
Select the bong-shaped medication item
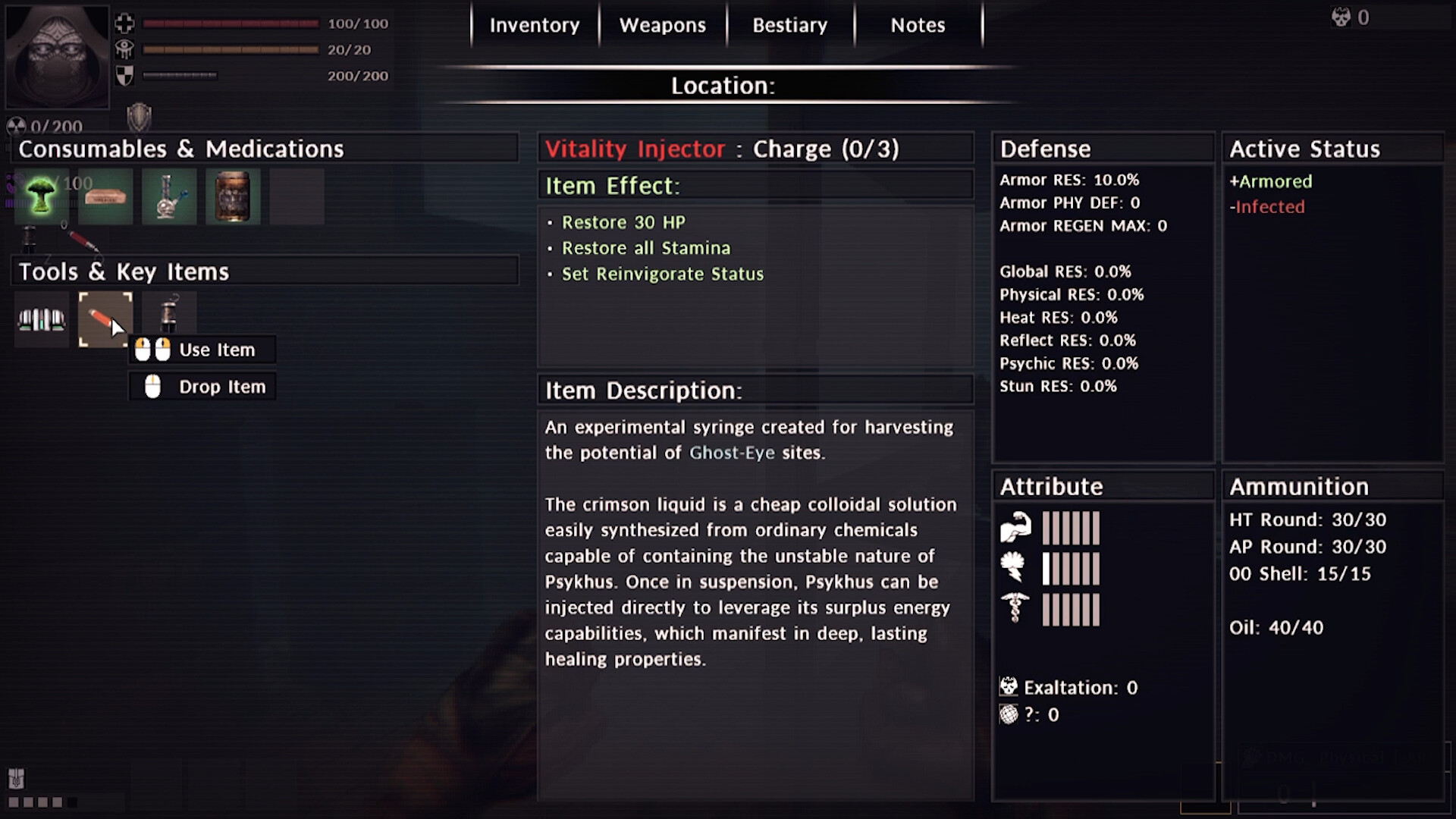point(169,196)
